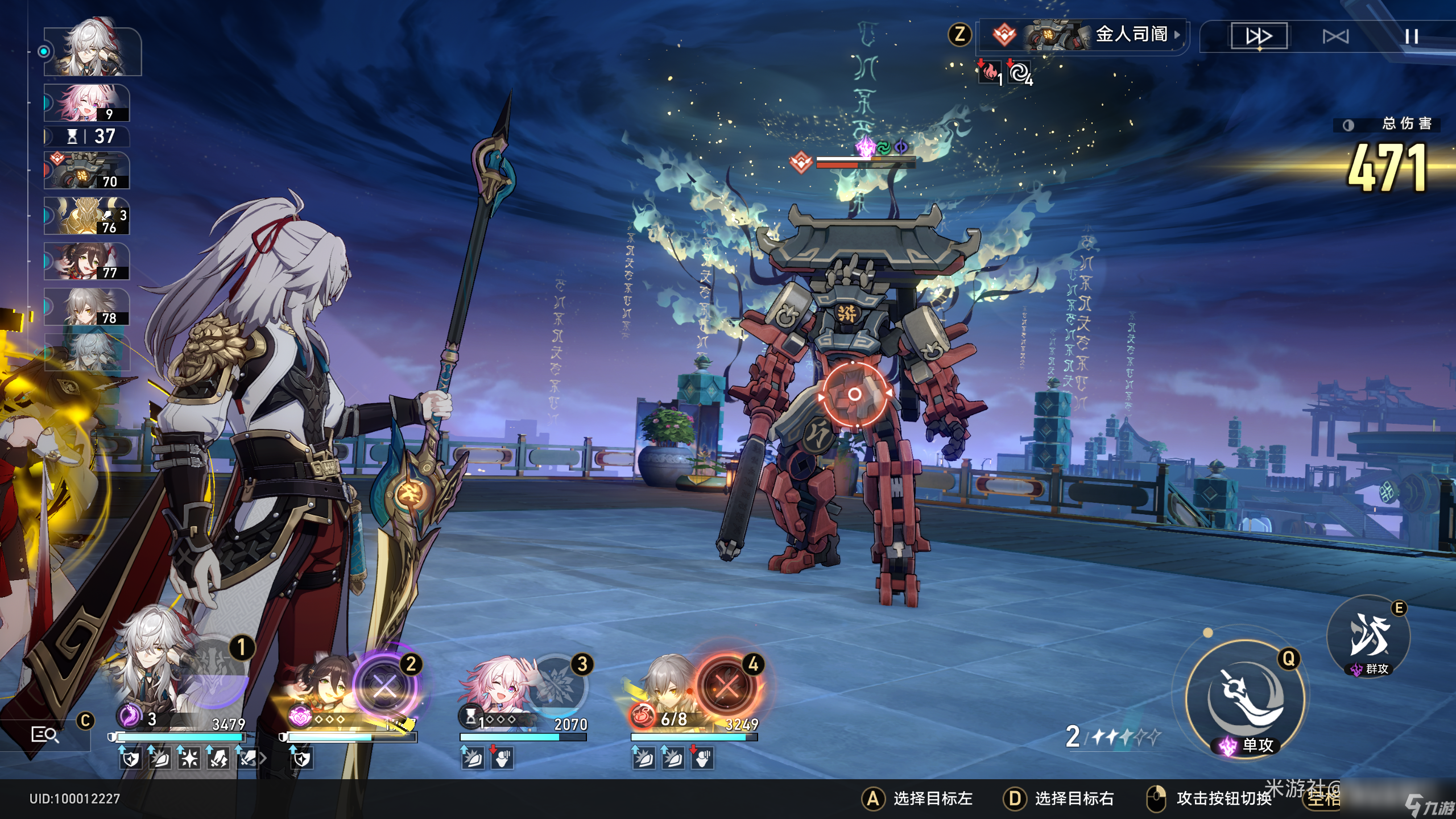Open the battle details magnifier icon

coord(45,735)
